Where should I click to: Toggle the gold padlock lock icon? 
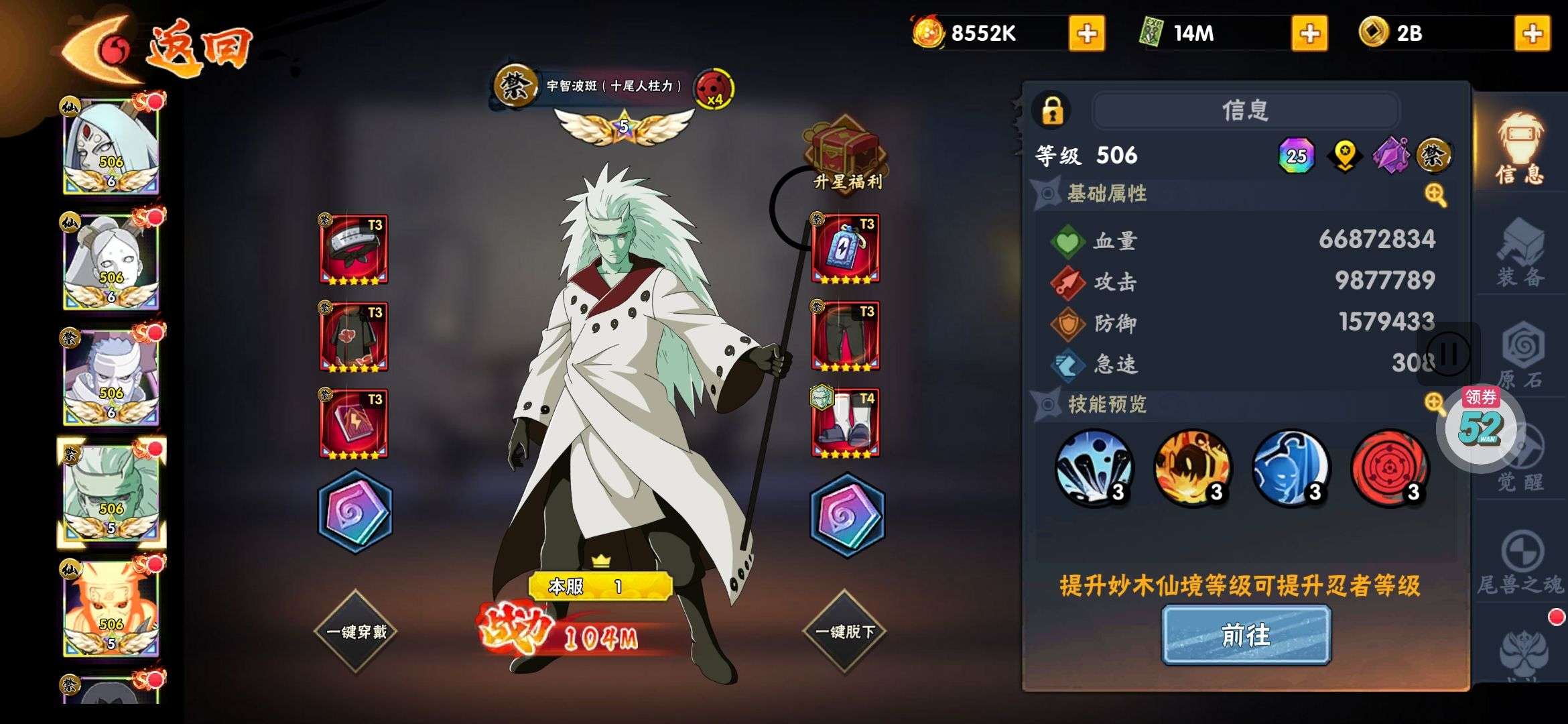click(1052, 110)
